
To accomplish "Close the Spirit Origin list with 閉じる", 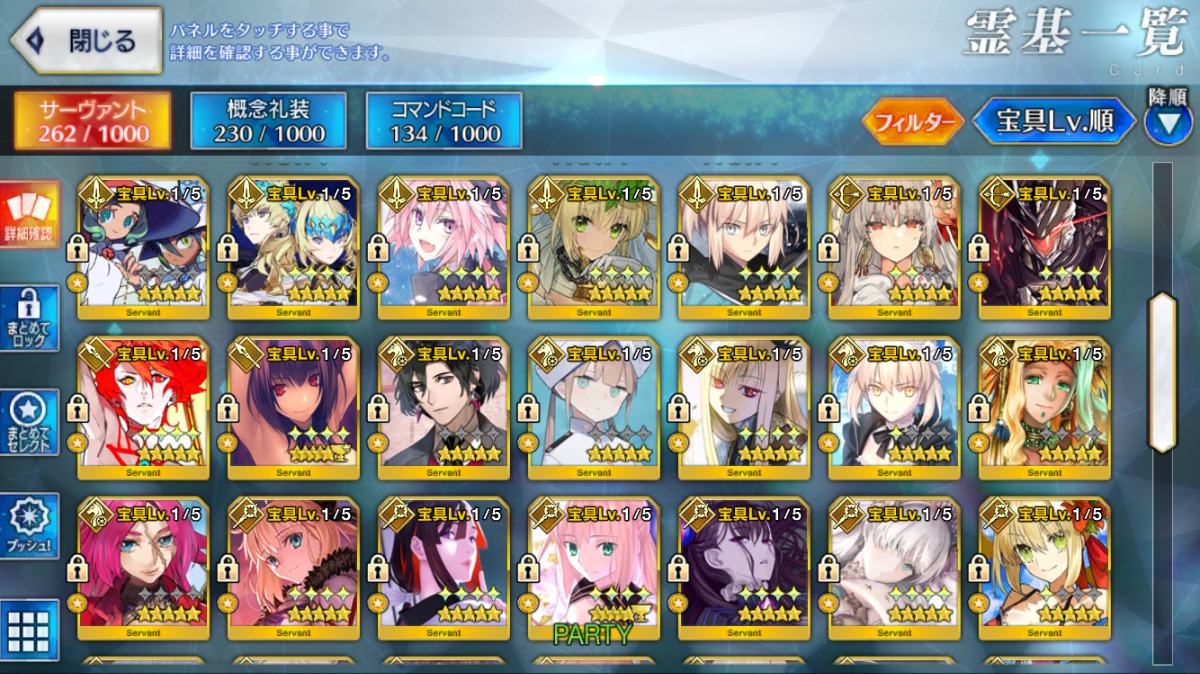I will (86, 41).
